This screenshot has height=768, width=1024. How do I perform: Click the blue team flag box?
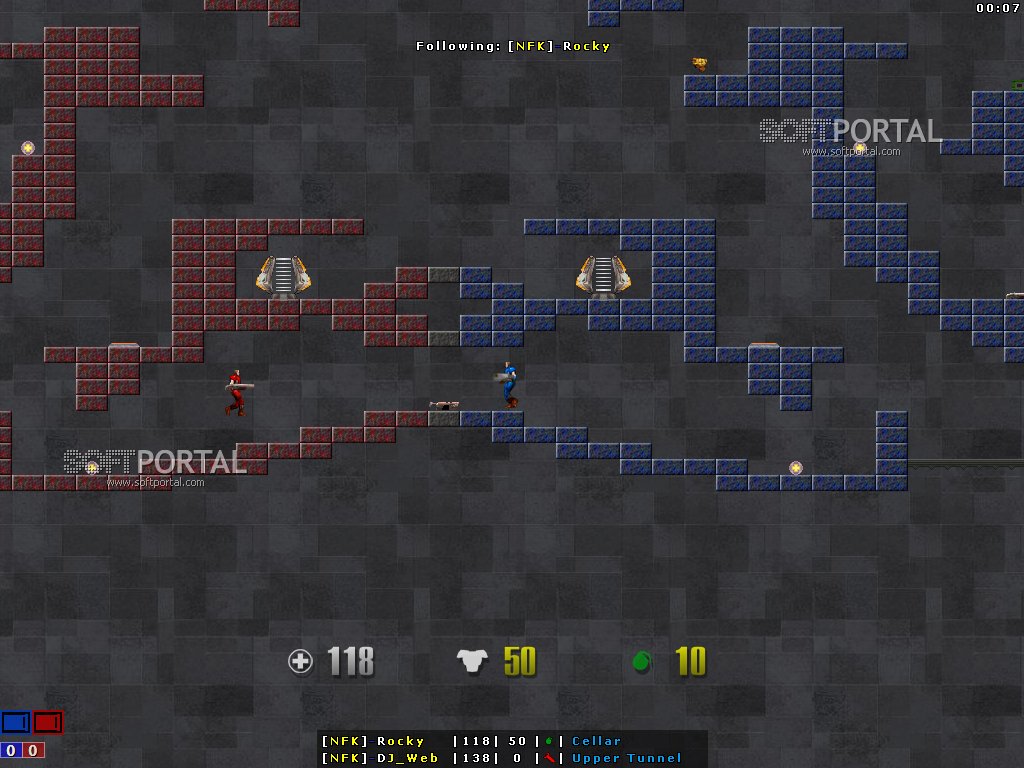[x=15, y=722]
